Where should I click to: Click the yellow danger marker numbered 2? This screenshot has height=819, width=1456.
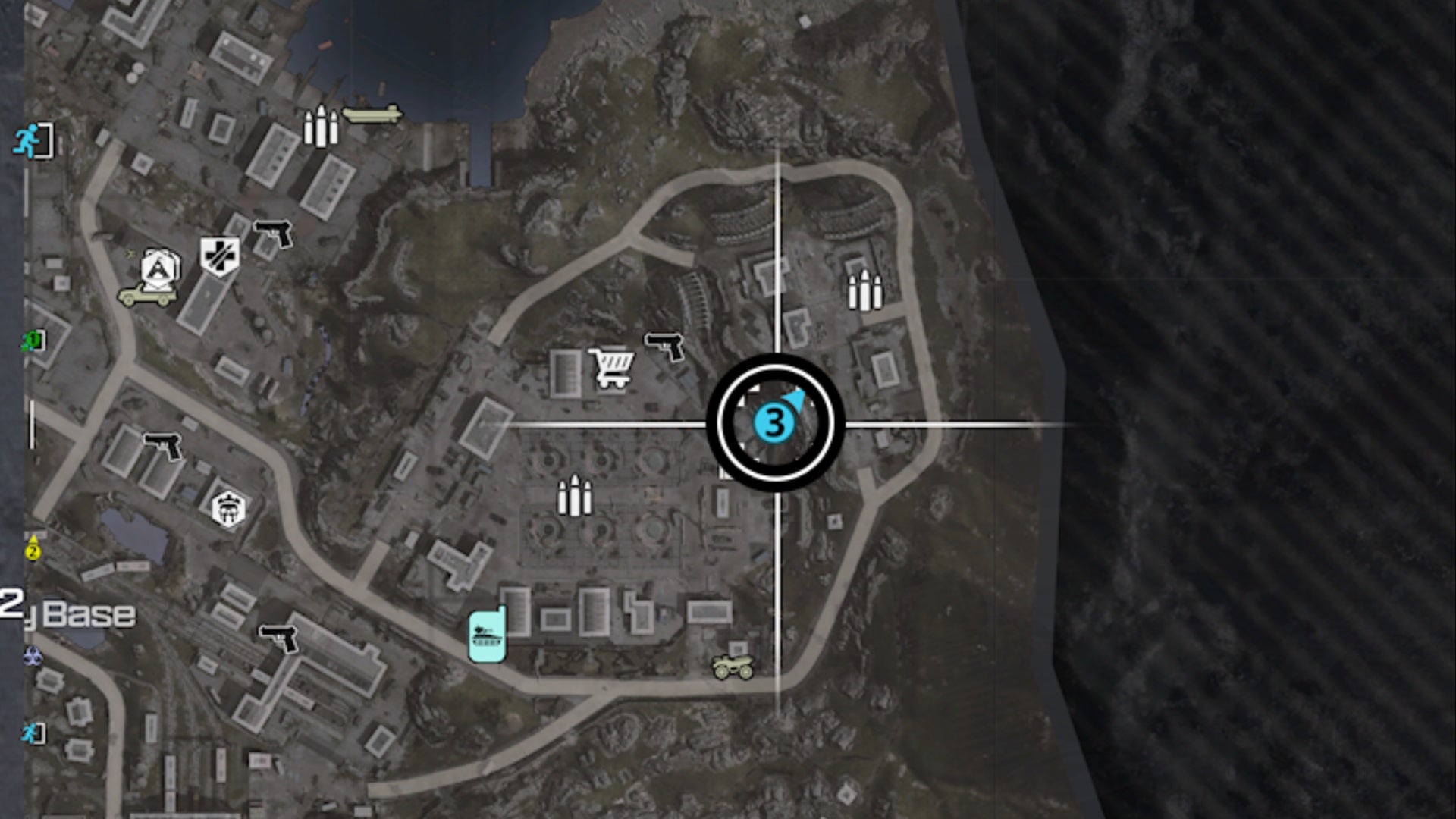(32, 546)
